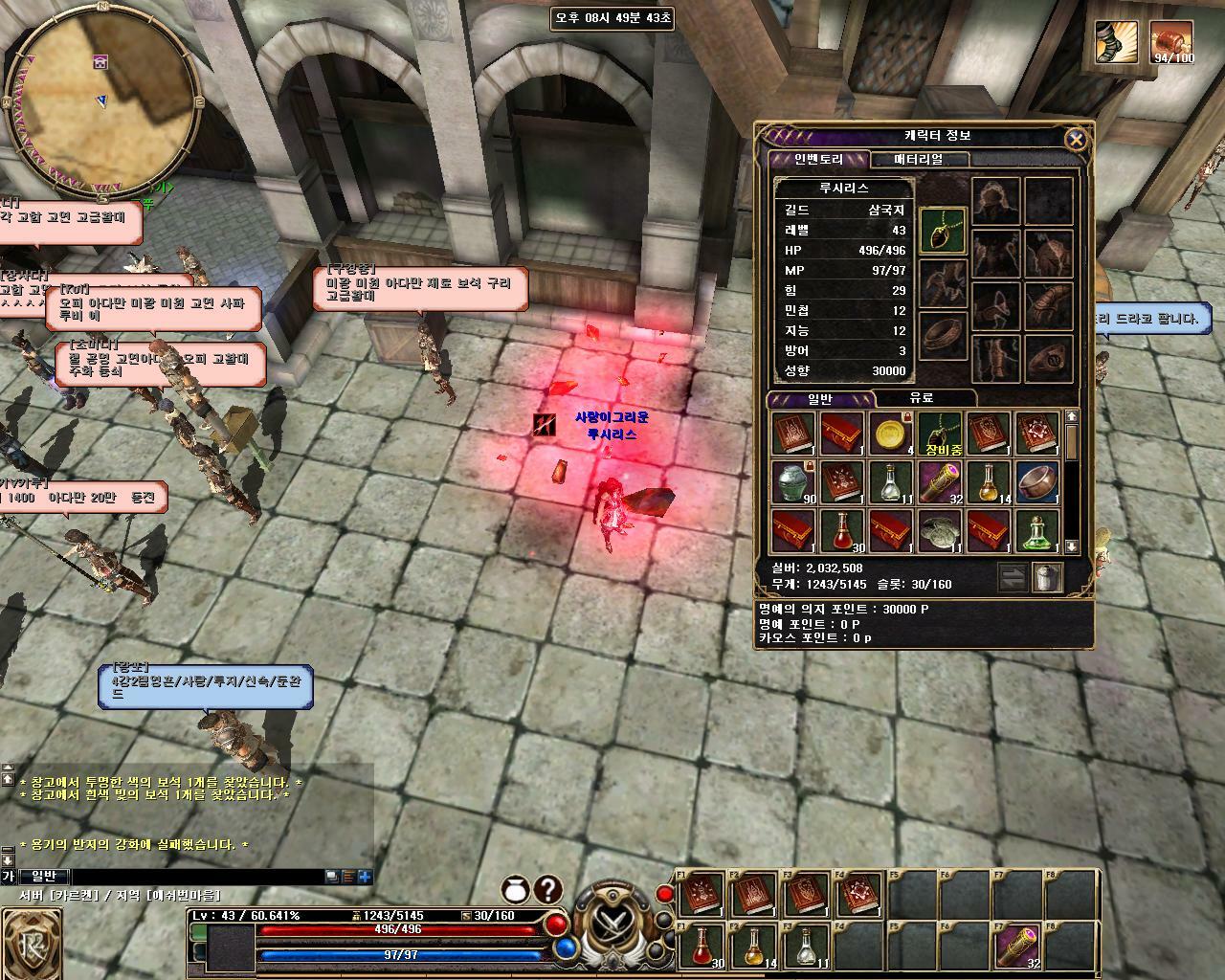Open the bag icon beside help button
This screenshot has height=980, width=1225.
coord(517,890)
